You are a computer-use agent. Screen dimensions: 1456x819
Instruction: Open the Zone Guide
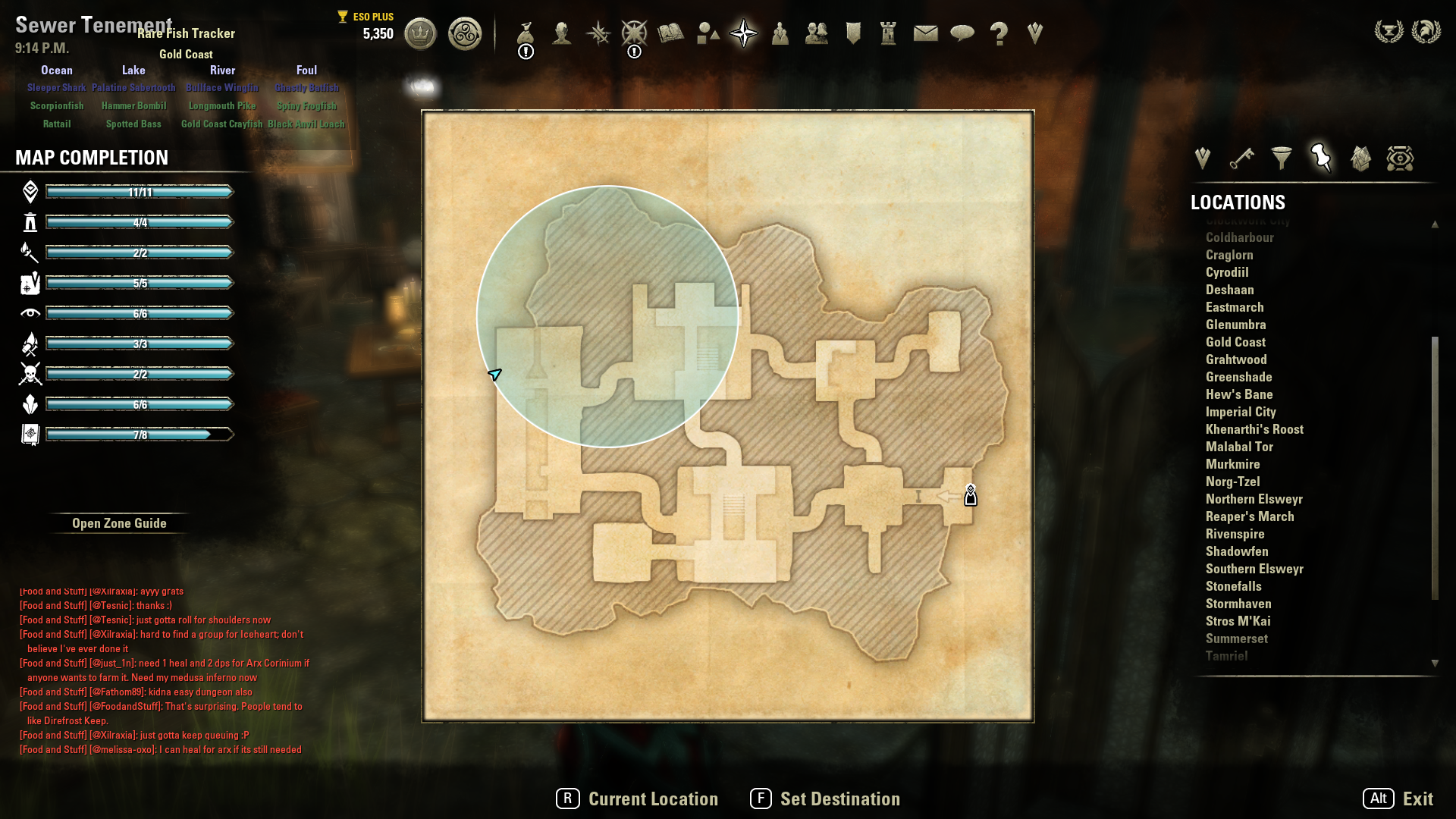(119, 523)
